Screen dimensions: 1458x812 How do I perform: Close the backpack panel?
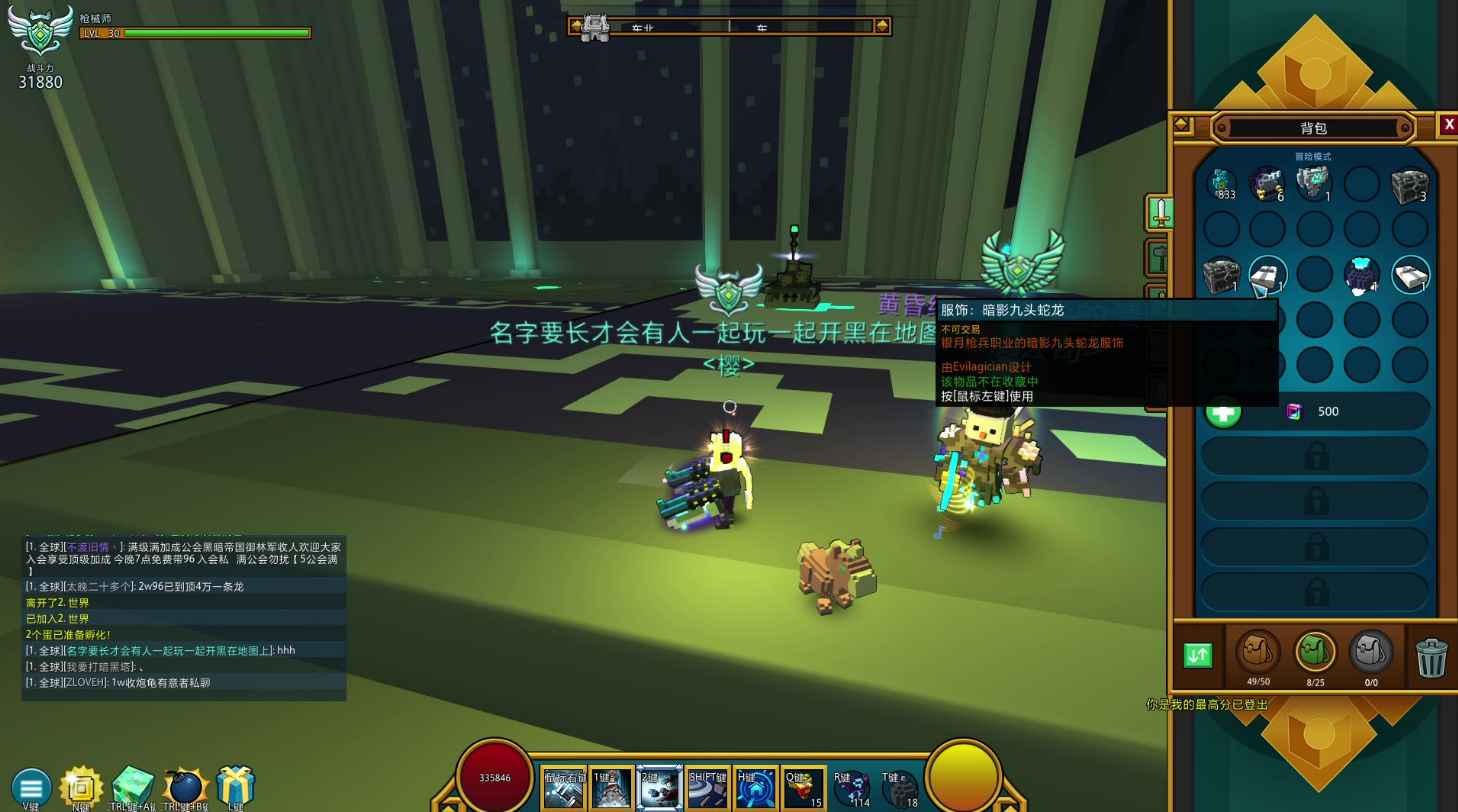[x=1447, y=125]
